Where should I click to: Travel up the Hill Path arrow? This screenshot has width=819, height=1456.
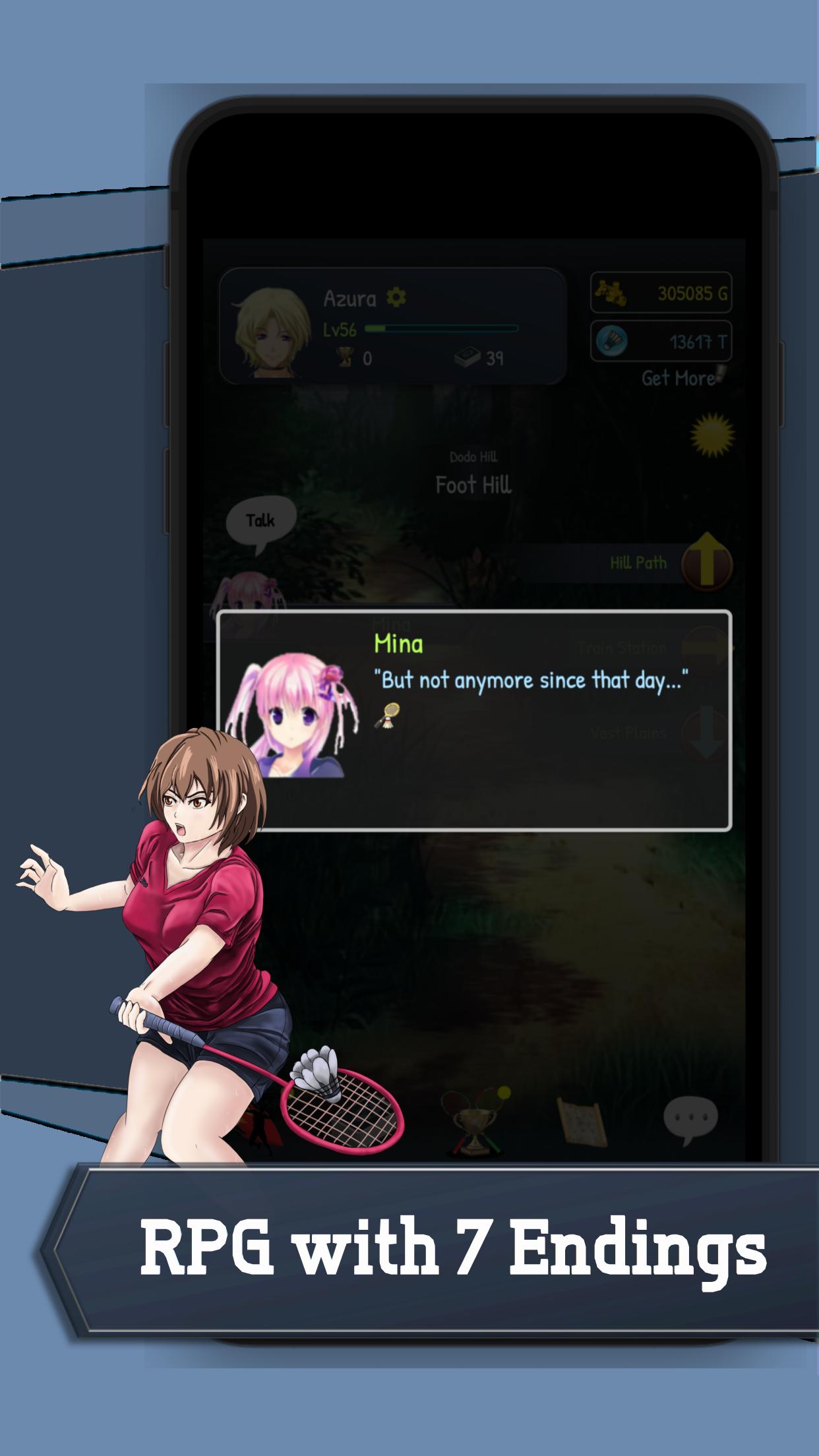click(x=706, y=562)
